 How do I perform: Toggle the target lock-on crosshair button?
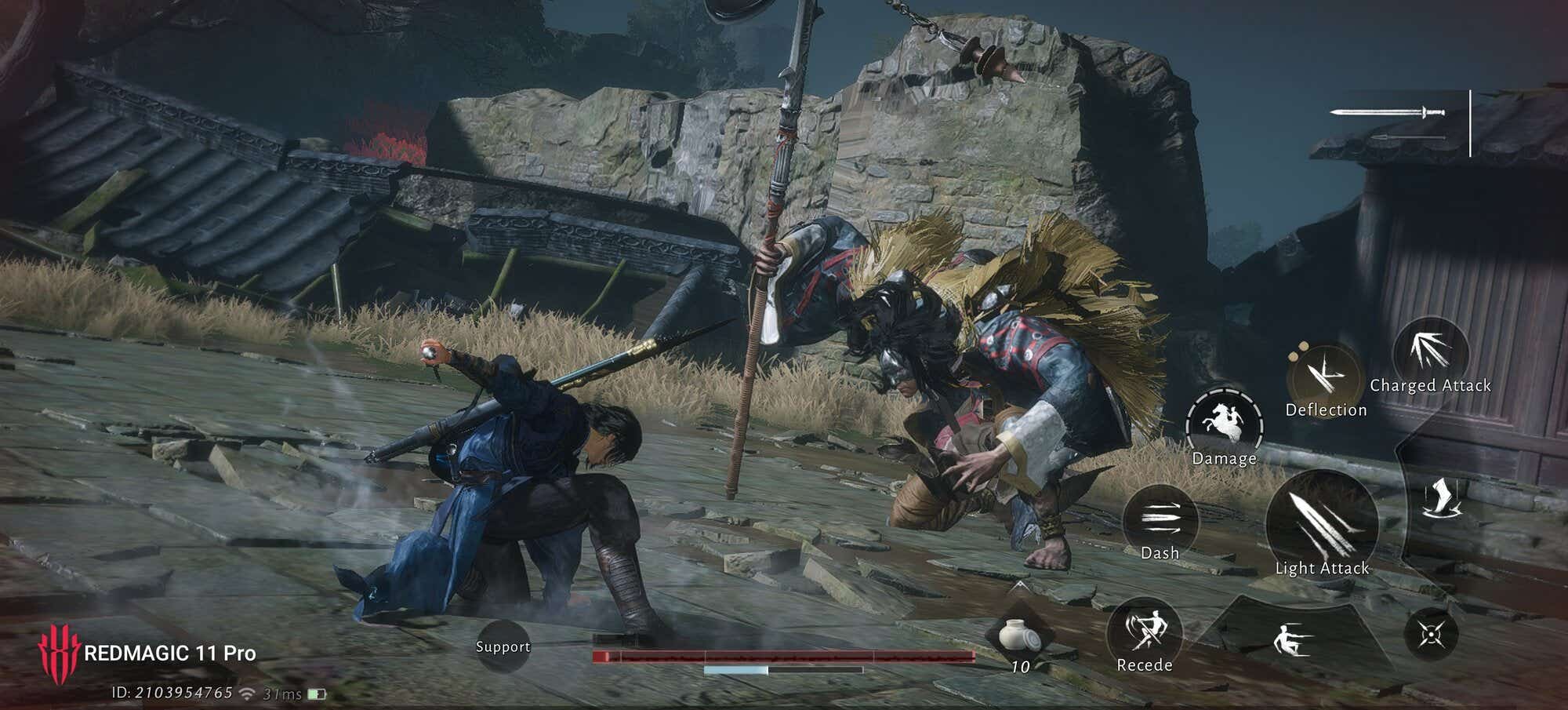pos(1431,634)
